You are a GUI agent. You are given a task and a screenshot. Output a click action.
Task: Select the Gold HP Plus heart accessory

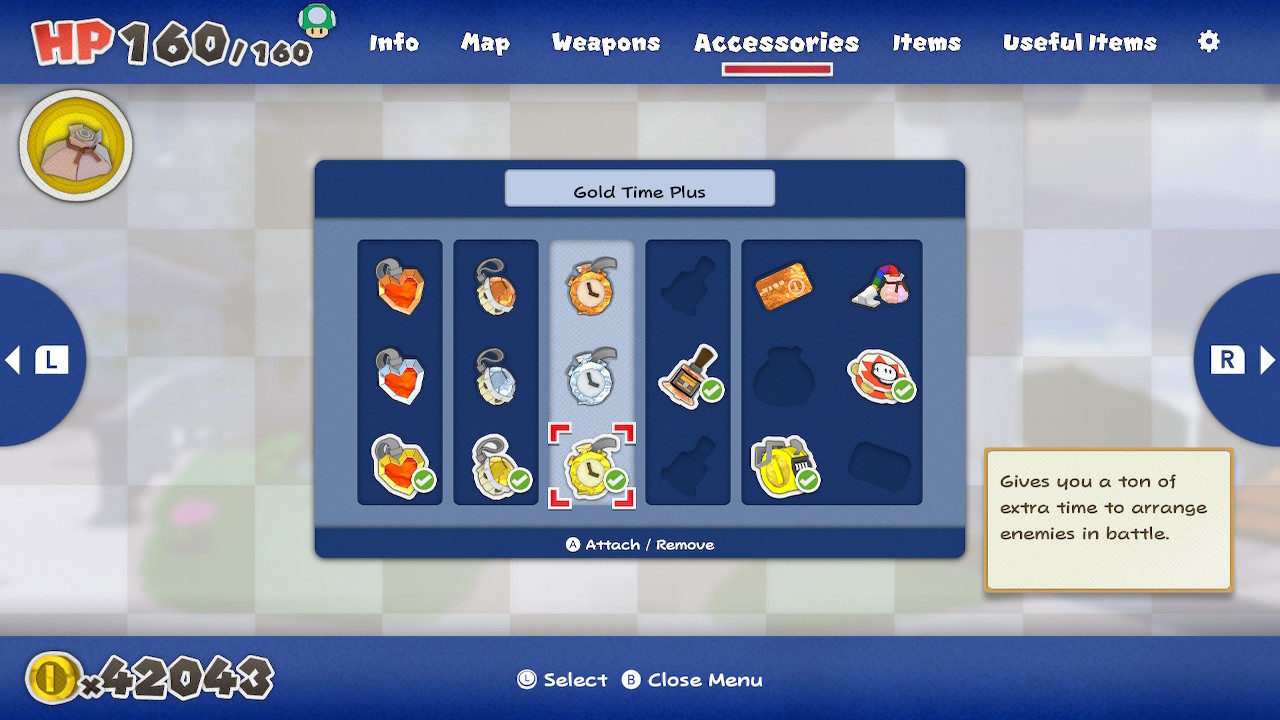[400, 465]
